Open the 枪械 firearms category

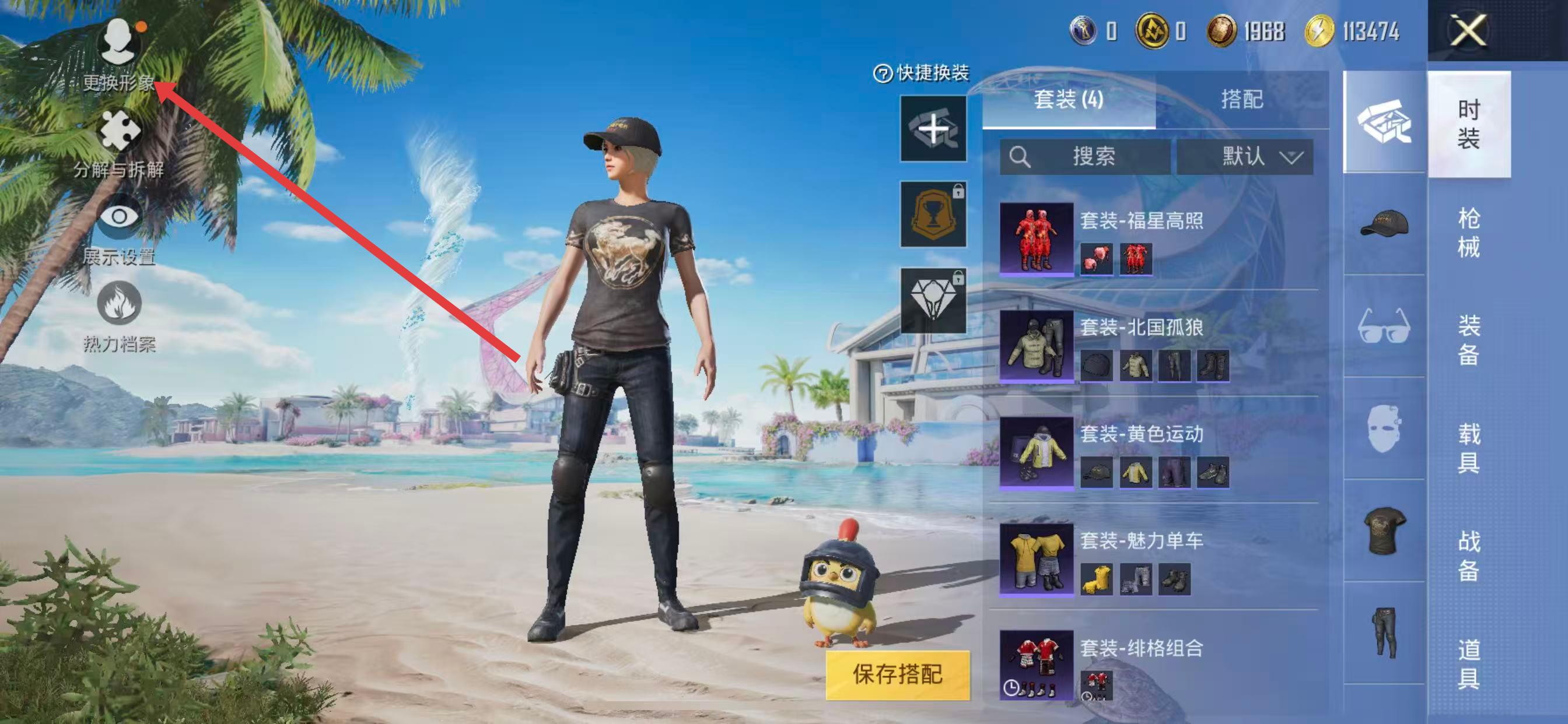click(x=1468, y=233)
